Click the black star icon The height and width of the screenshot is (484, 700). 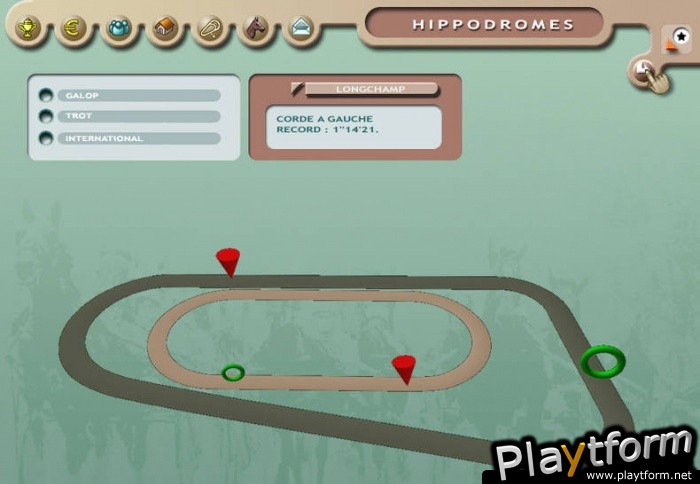tap(680, 37)
